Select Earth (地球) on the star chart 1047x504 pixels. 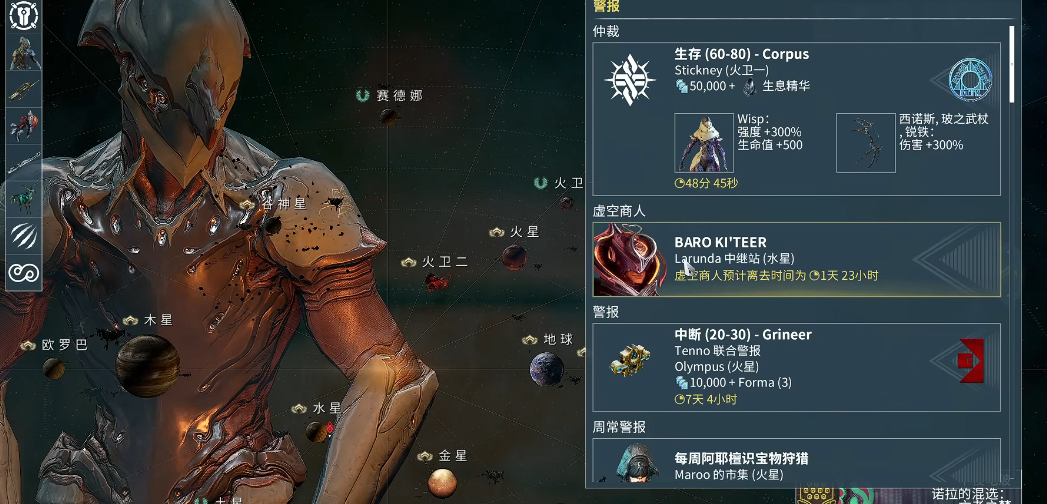[x=546, y=370]
